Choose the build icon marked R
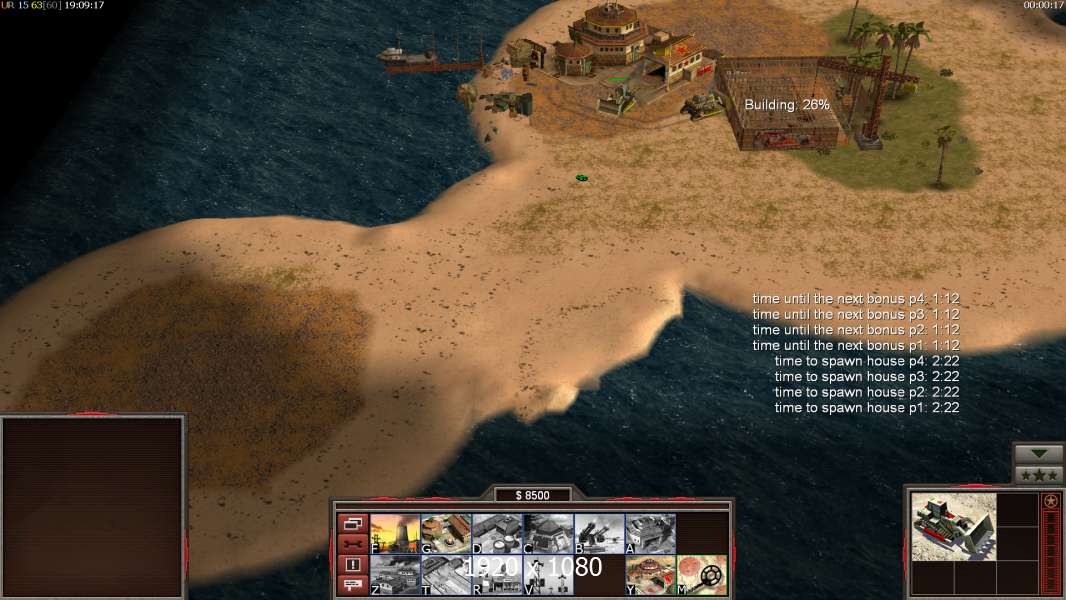The image size is (1066, 600). 497,575
